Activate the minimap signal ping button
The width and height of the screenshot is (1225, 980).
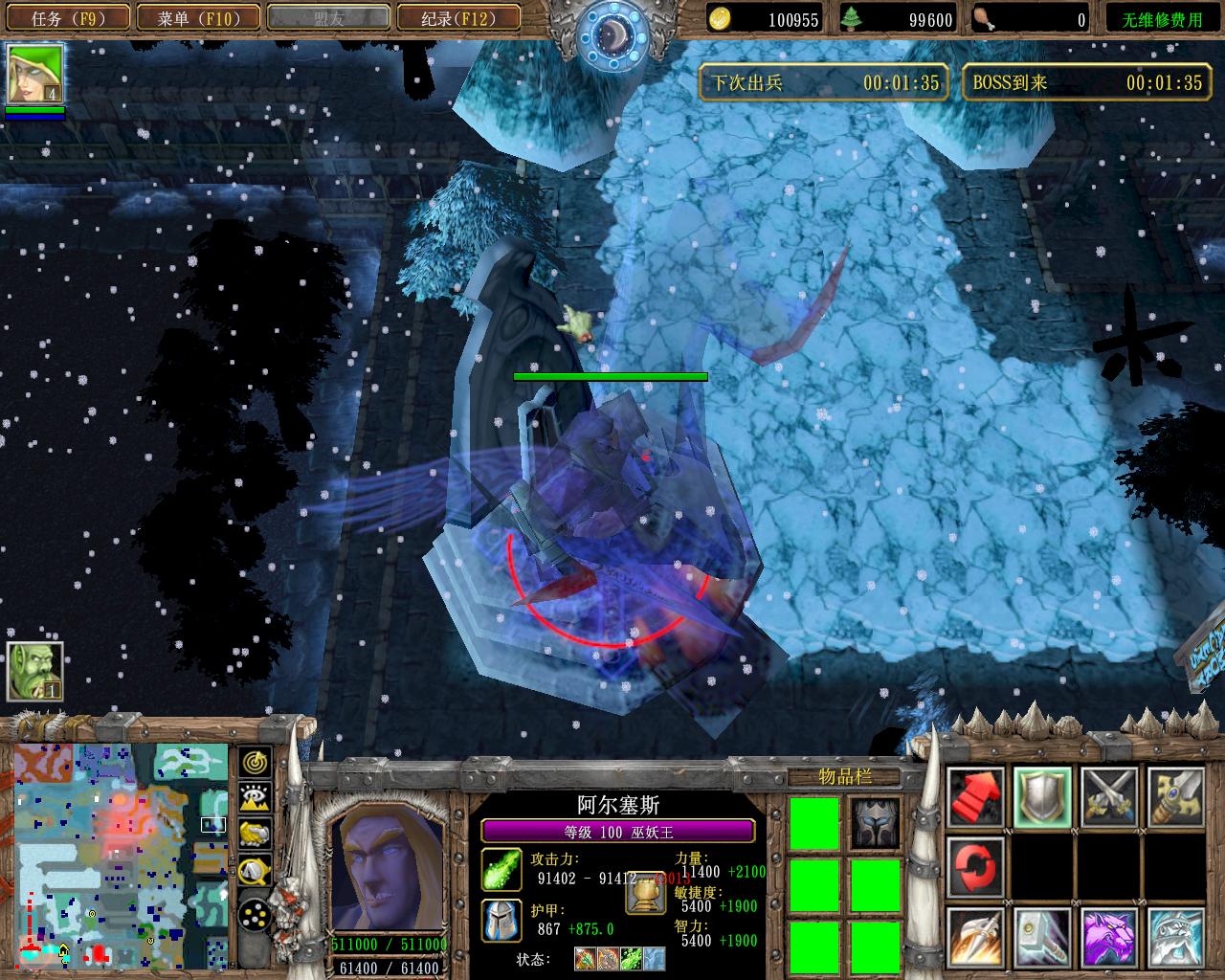[255, 763]
